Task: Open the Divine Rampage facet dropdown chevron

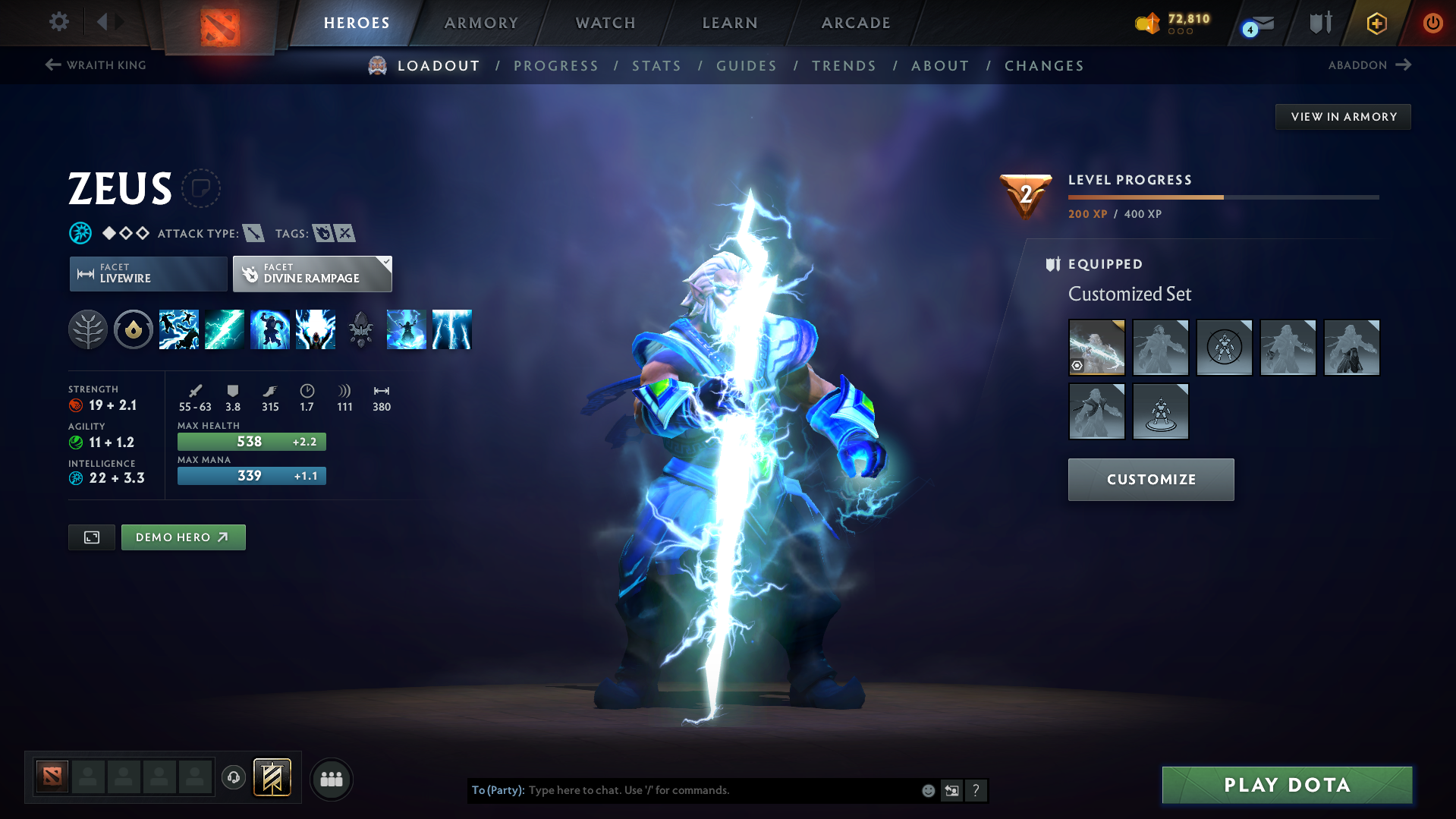Action: coord(386,263)
